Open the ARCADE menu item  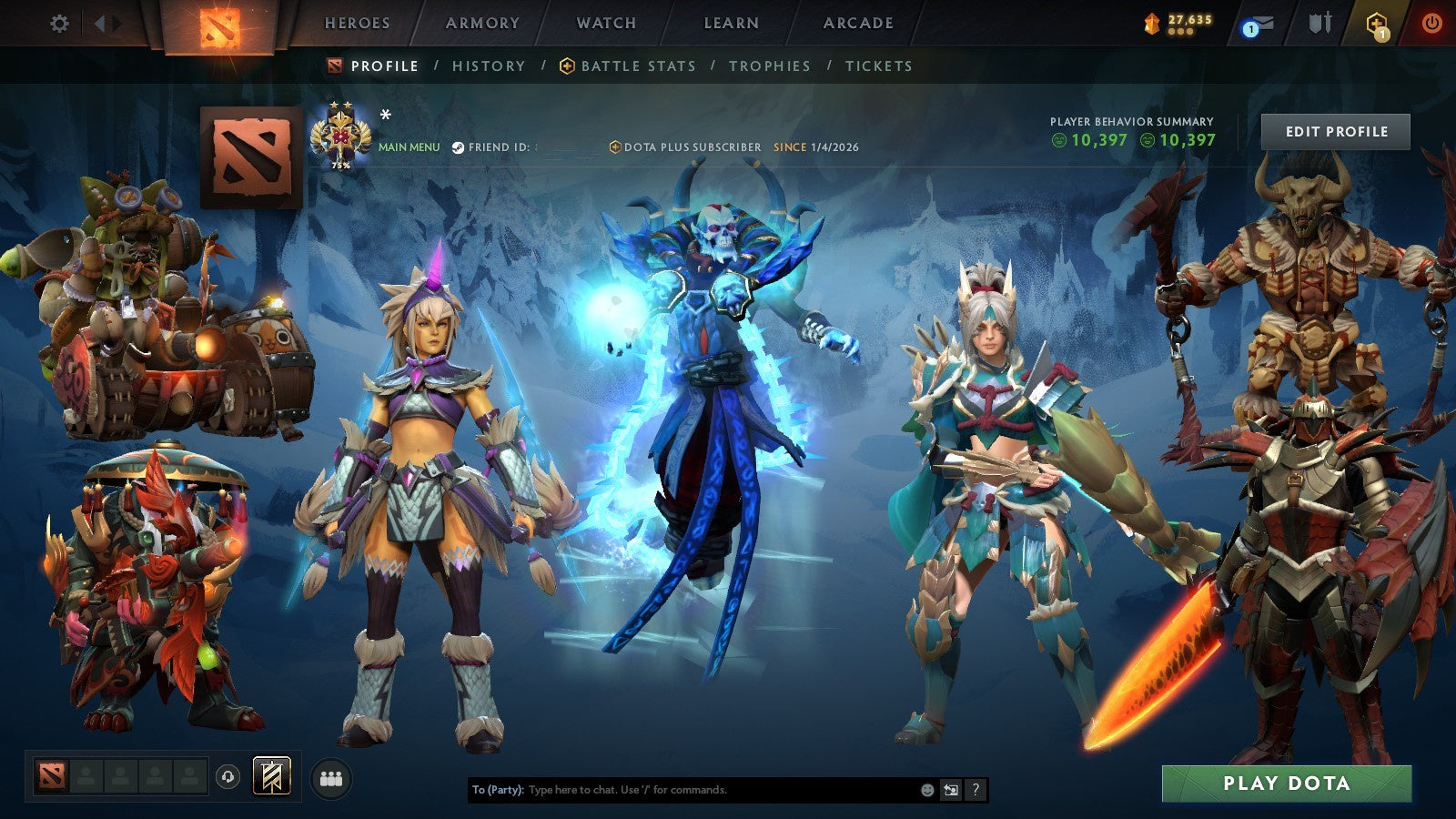(x=860, y=24)
